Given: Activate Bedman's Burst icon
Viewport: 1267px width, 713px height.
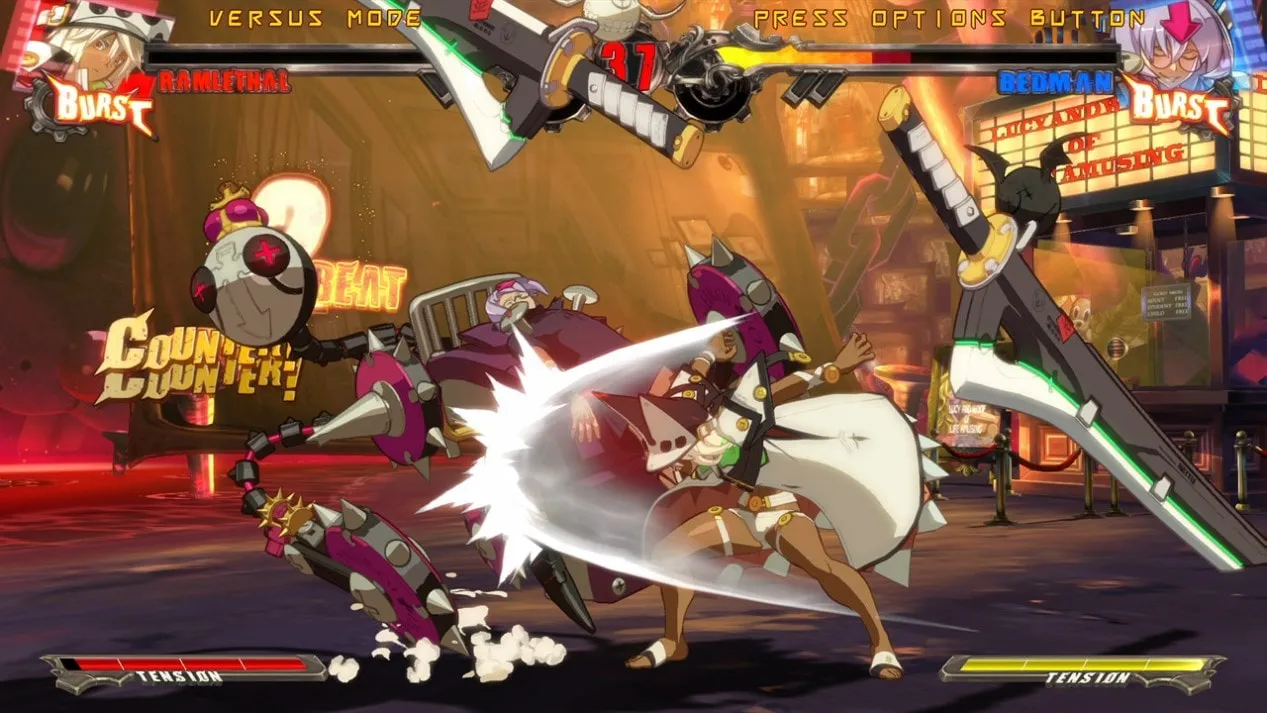Looking at the screenshot, I should click(x=1177, y=105).
